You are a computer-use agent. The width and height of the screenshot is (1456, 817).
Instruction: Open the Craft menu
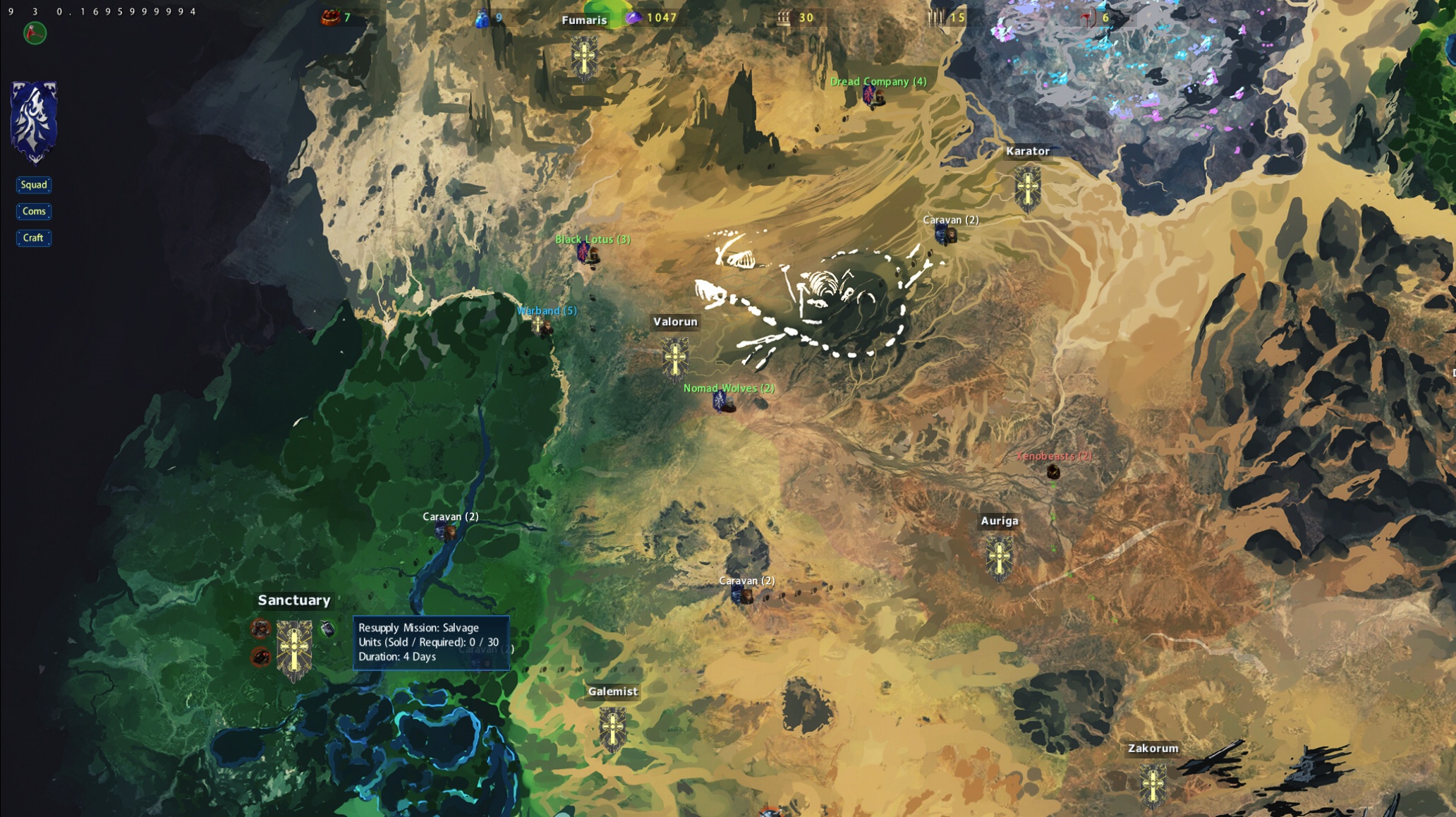click(x=33, y=238)
